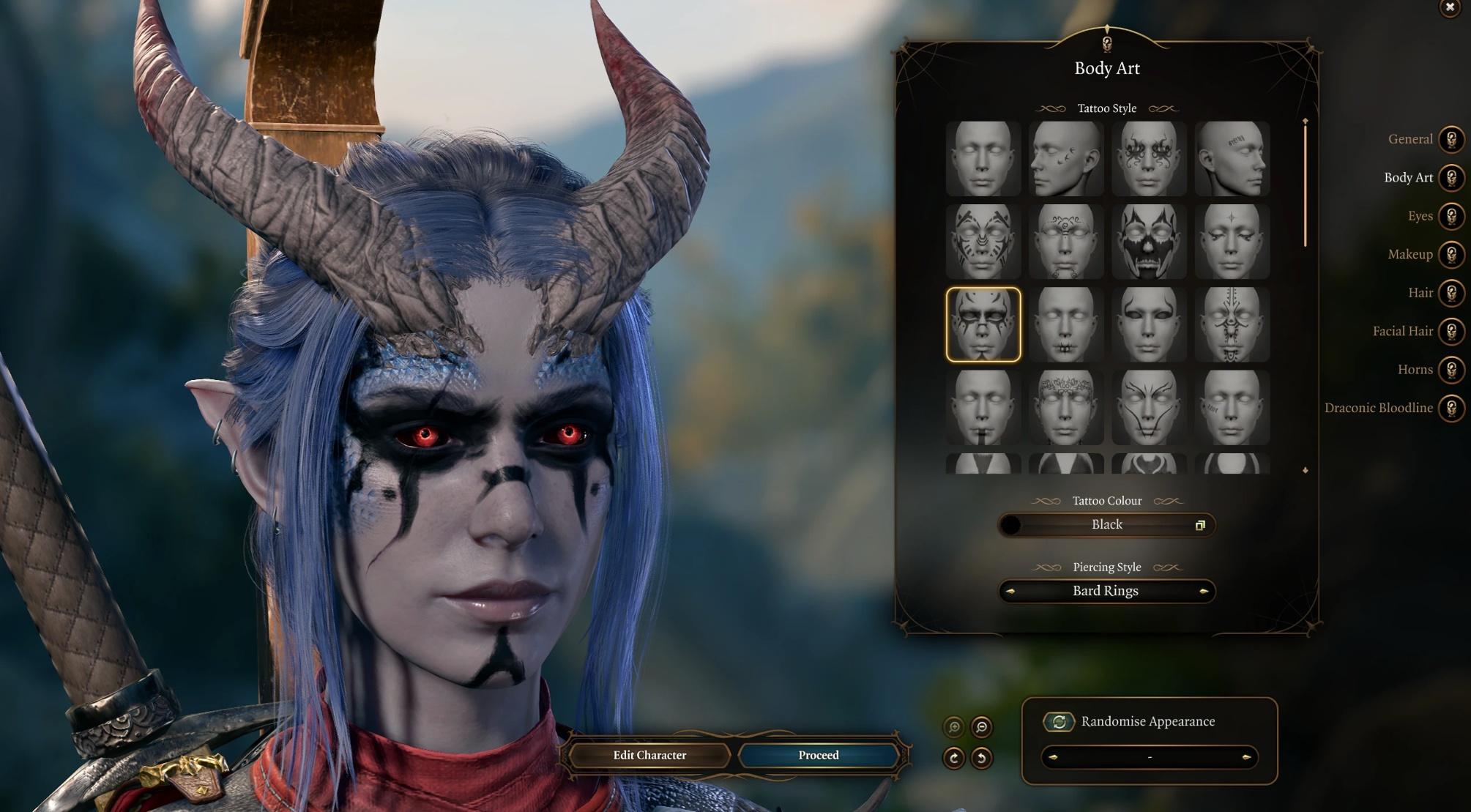Open the Body Art section
This screenshot has width=1471, height=812.
point(1450,178)
